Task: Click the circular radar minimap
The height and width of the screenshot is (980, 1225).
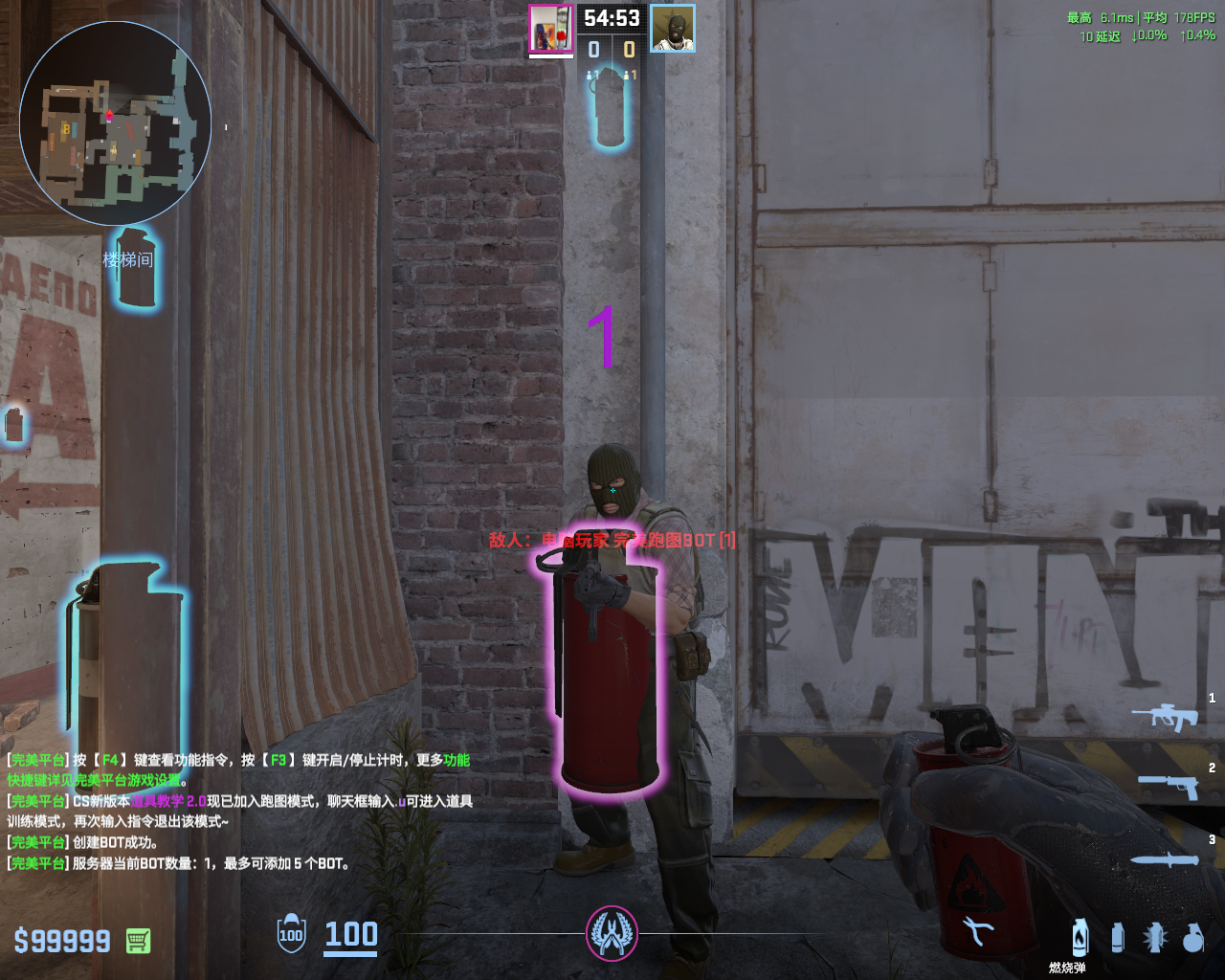Action: click(115, 123)
